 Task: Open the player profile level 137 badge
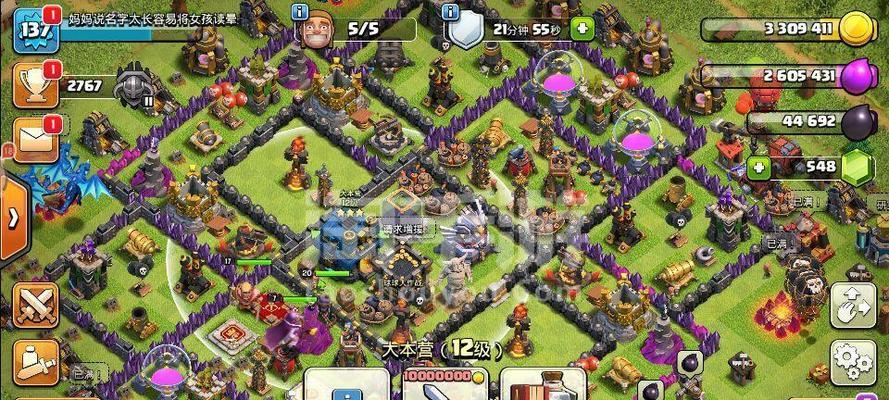pyautogui.click(x=33, y=30)
